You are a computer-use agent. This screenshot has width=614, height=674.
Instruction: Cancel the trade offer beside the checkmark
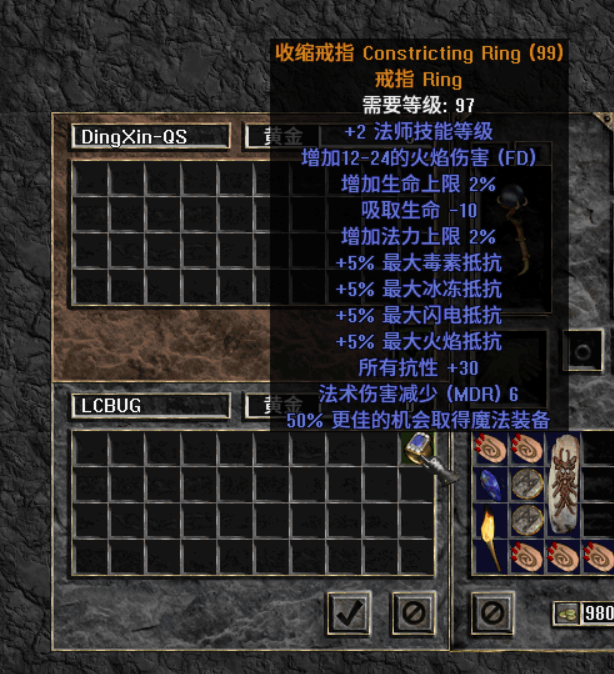(x=412, y=612)
